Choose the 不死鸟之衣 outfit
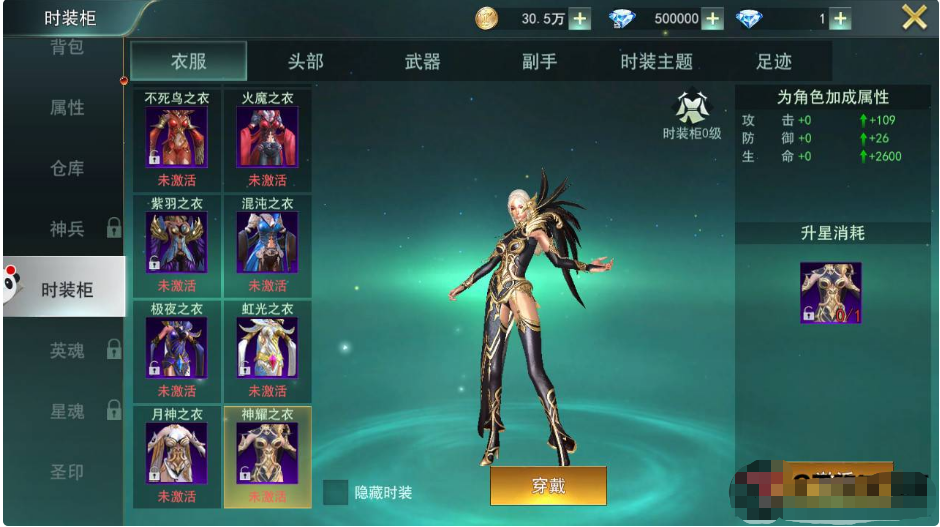The image size is (940, 527). tap(177, 138)
